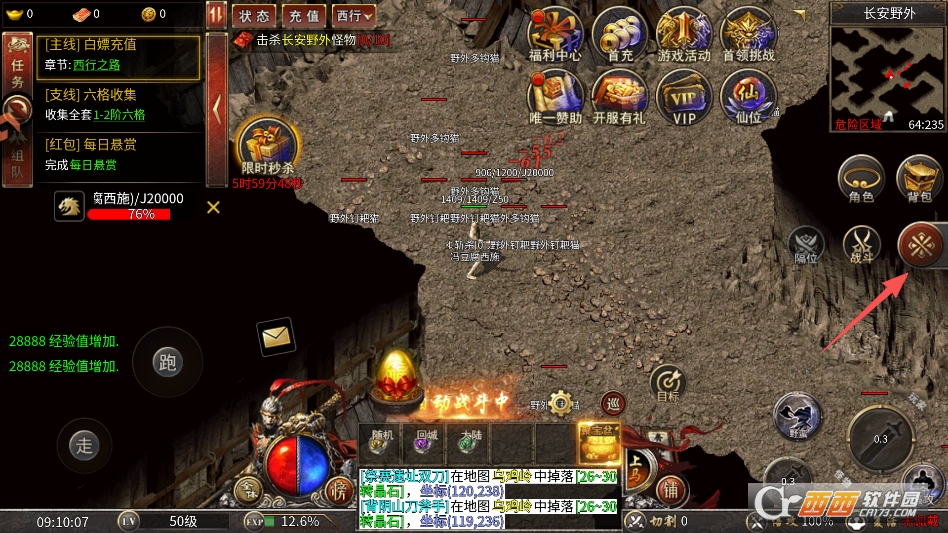Image resolution: width=948 pixels, height=533 pixels.
Task: Open the 首充 first recharge offer
Action: tap(620, 35)
